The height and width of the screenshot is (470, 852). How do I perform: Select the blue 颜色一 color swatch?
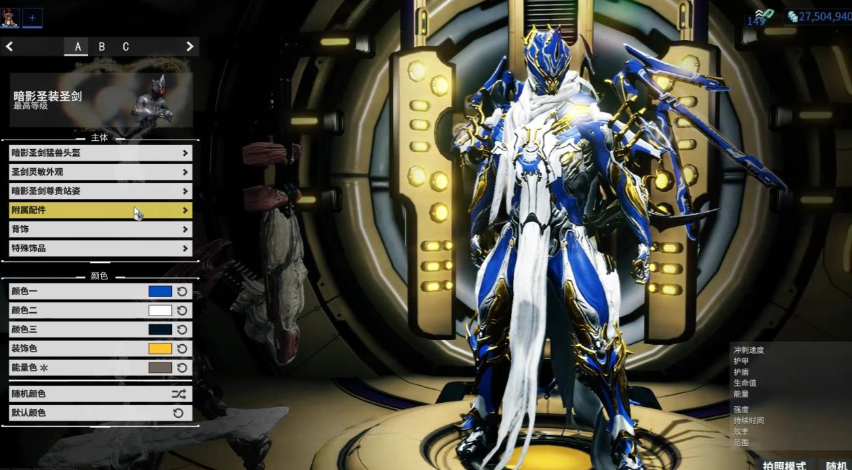[160, 291]
